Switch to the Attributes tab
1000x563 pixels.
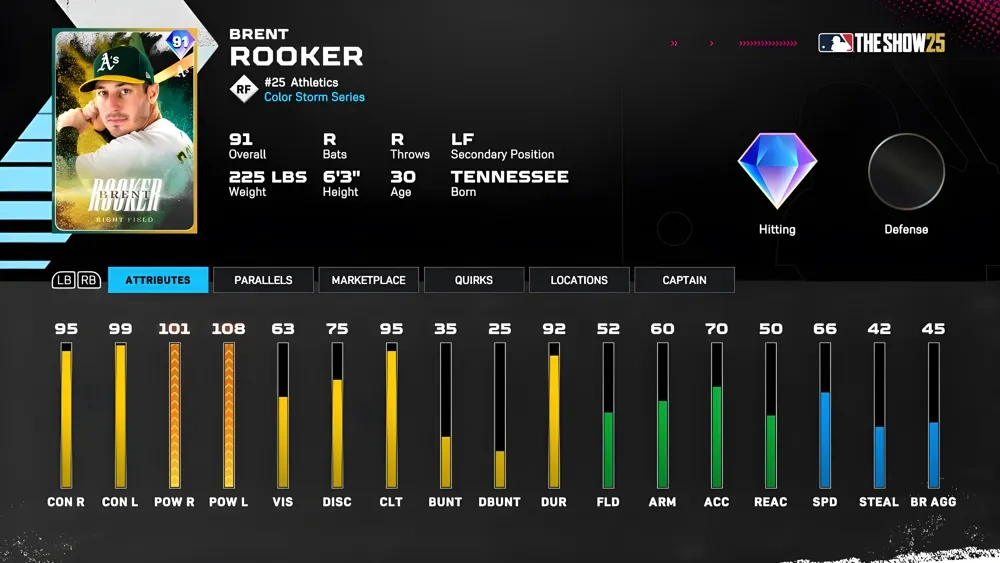158,280
